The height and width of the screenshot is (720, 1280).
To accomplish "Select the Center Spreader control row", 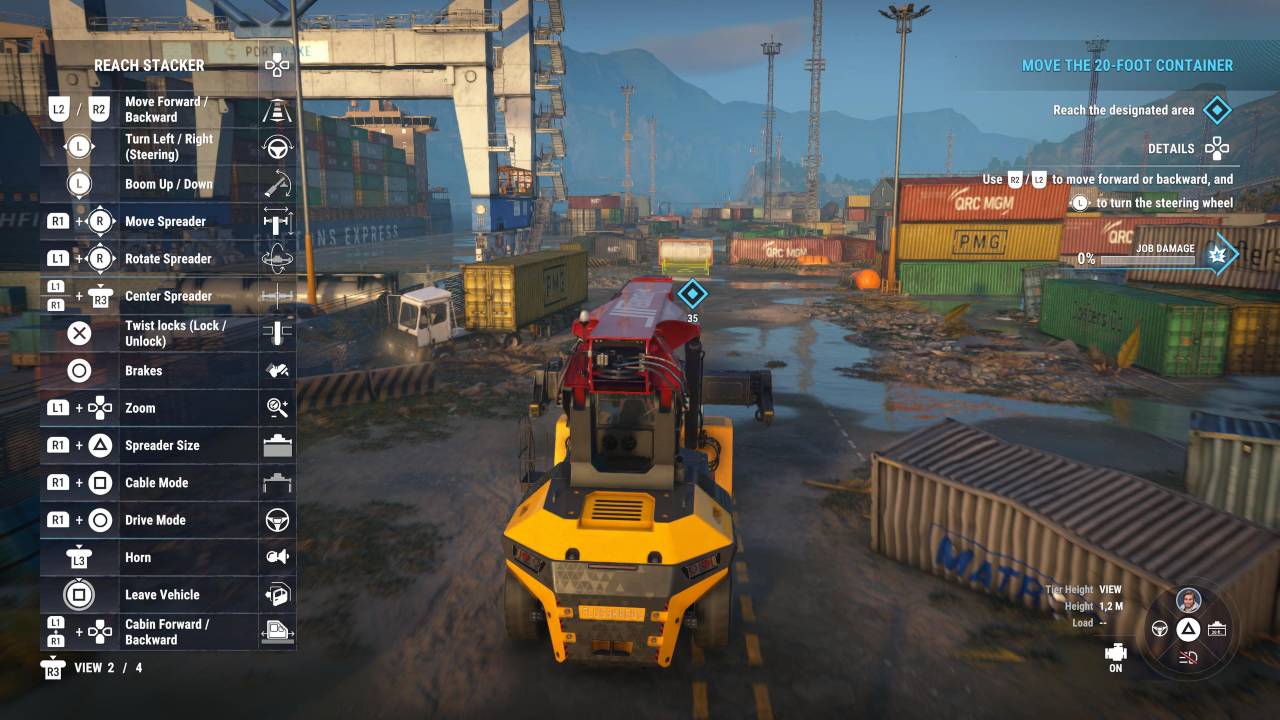I will (168, 296).
